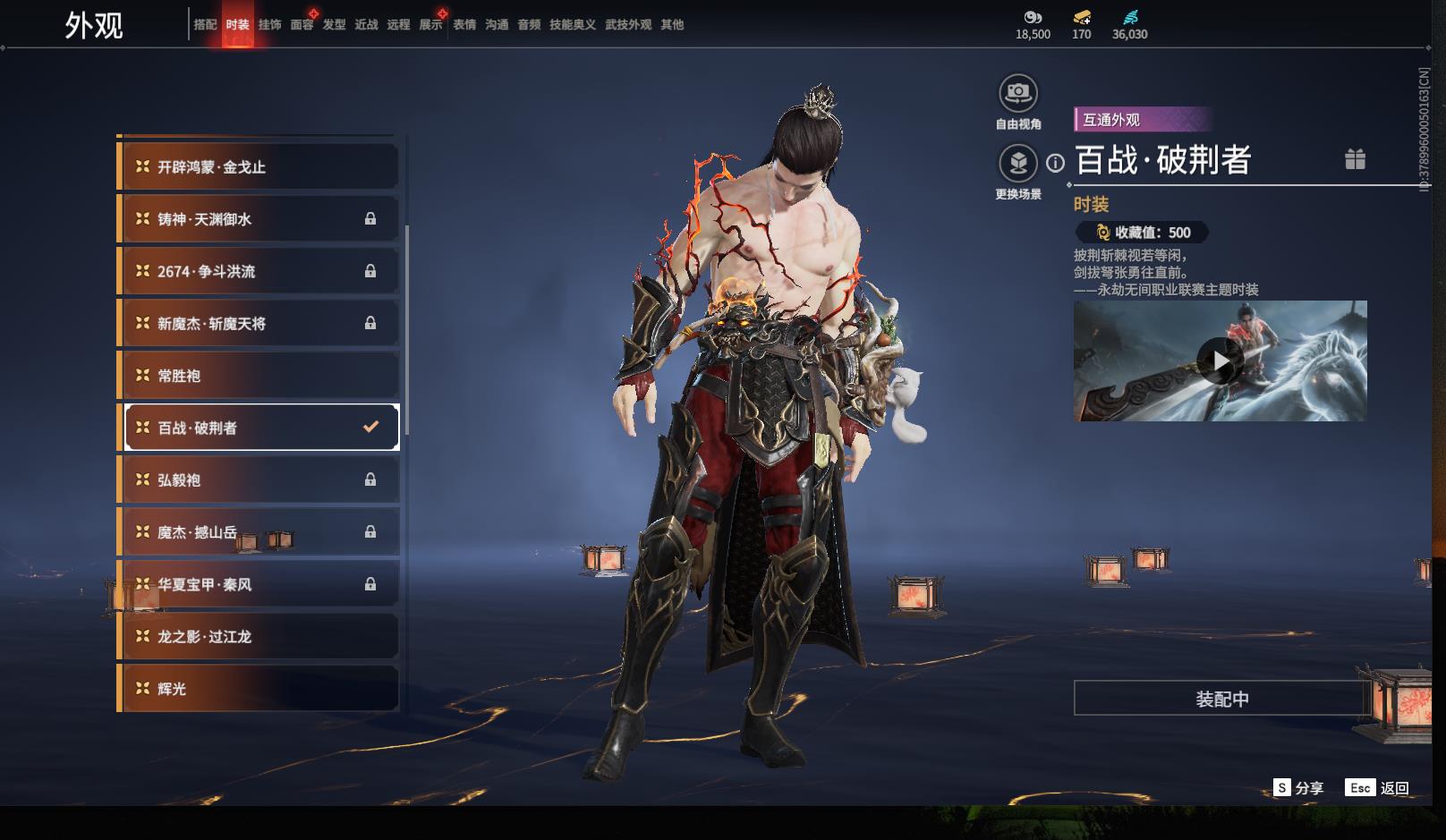Select the 常胜袍 outfit

click(x=259, y=376)
